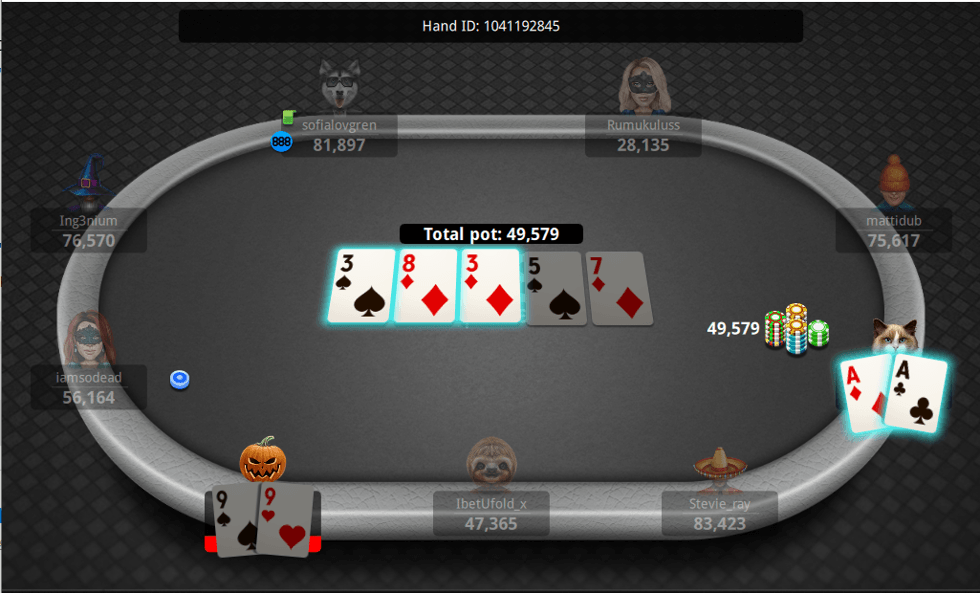Select sofialovgren's player seat panel
The width and height of the screenshot is (980, 593).
click(339, 136)
